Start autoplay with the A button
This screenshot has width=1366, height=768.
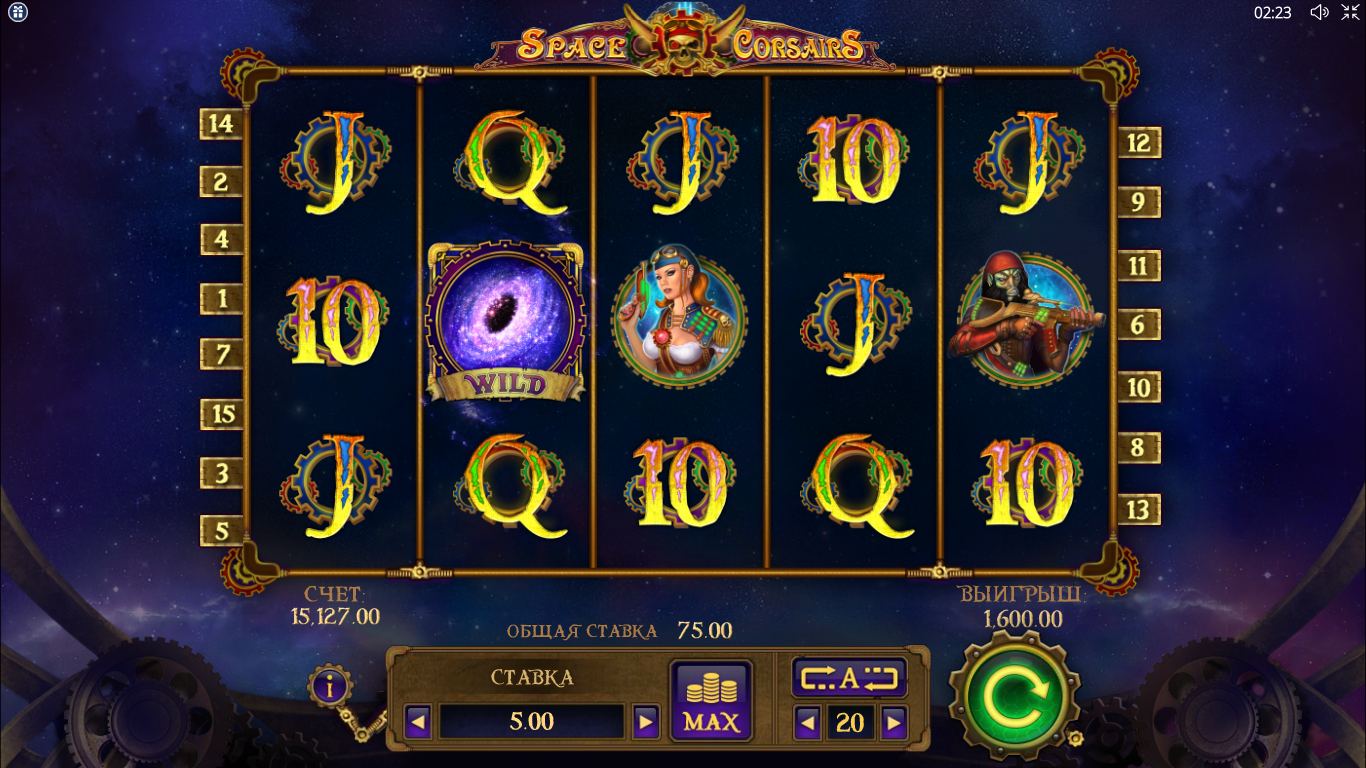point(849,678)
